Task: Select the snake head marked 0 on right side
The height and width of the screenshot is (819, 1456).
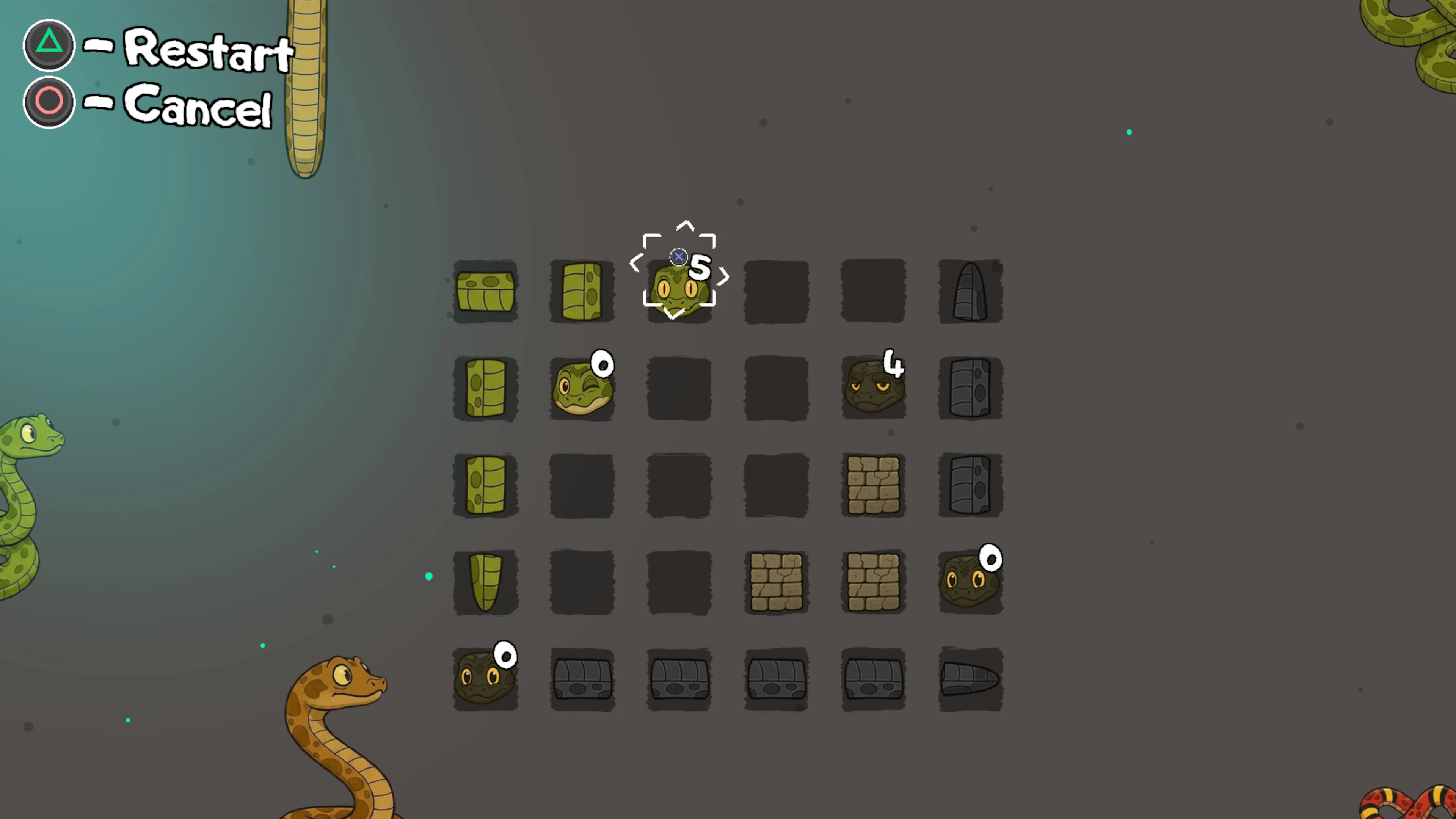Action: (x=971, y=582)
